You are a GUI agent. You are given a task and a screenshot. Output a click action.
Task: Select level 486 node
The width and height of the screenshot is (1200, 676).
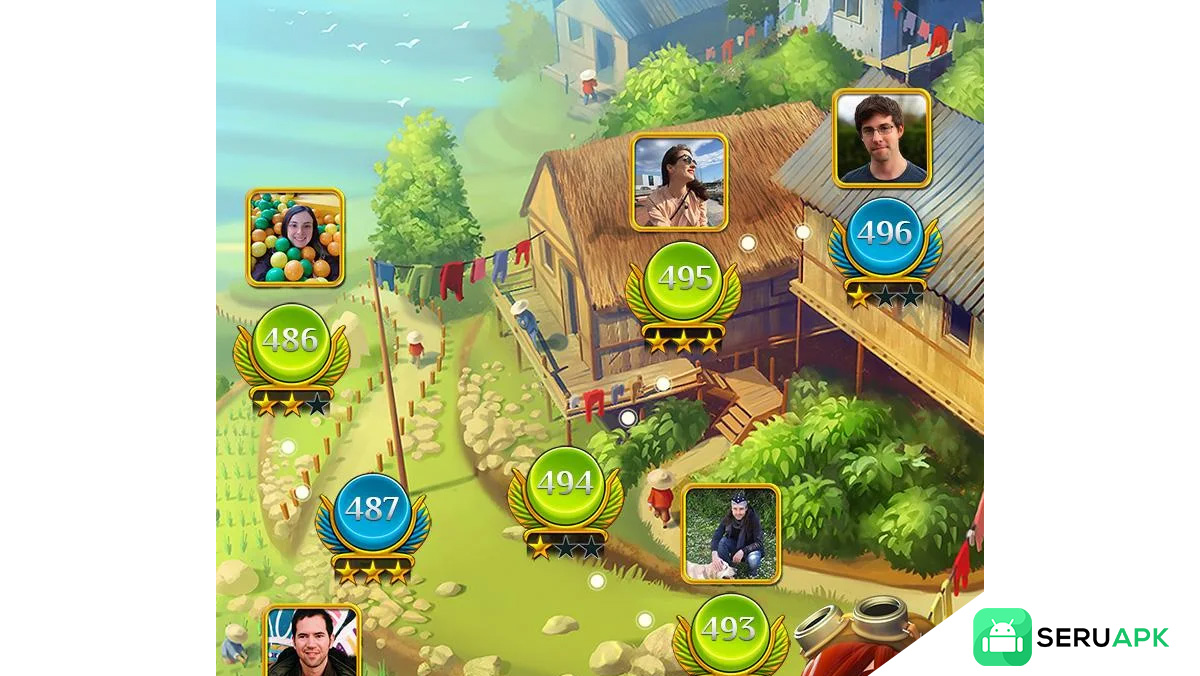[290, 342]
